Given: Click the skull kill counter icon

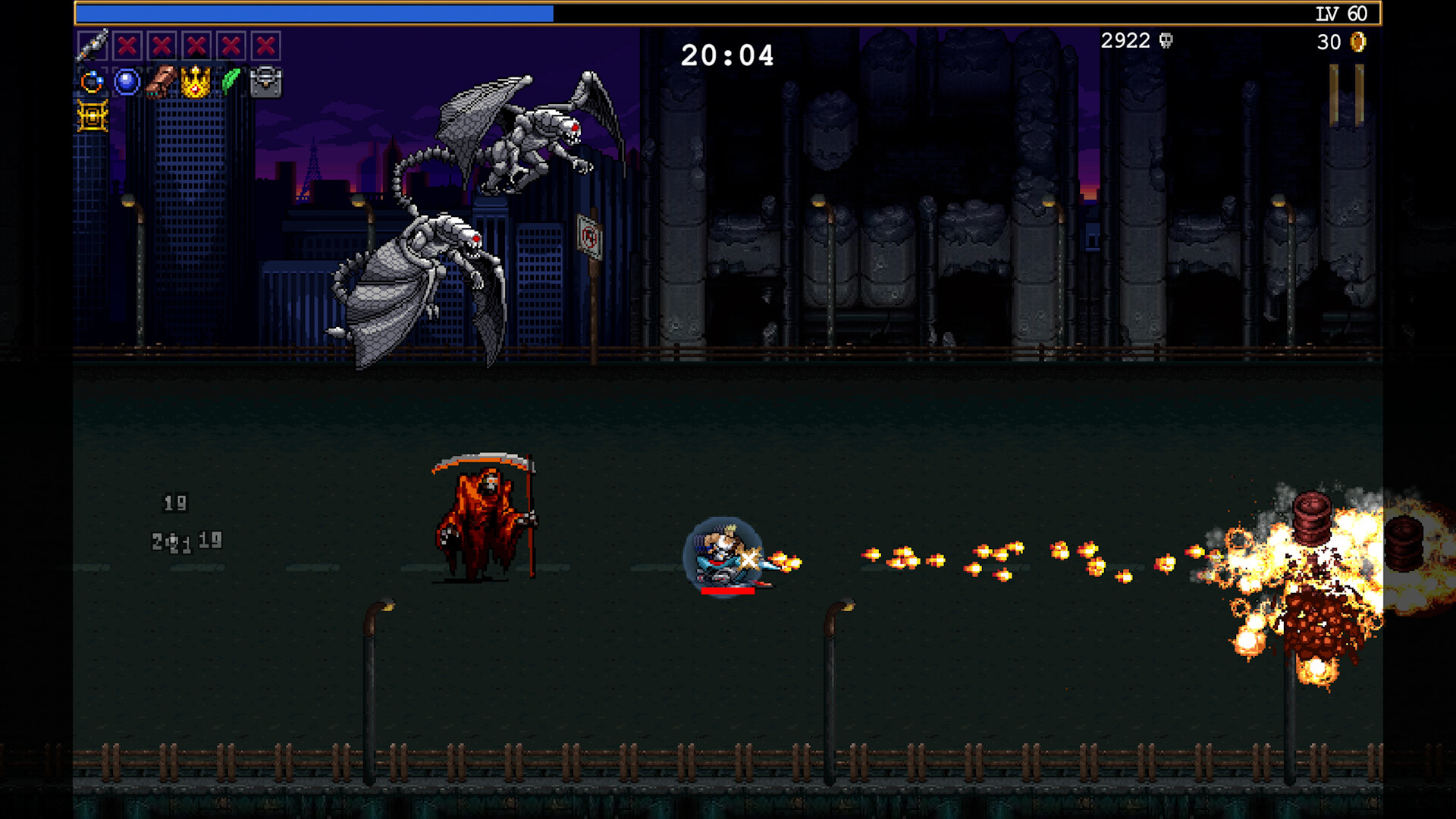Looking at the screenshot, I should 1164,42.
